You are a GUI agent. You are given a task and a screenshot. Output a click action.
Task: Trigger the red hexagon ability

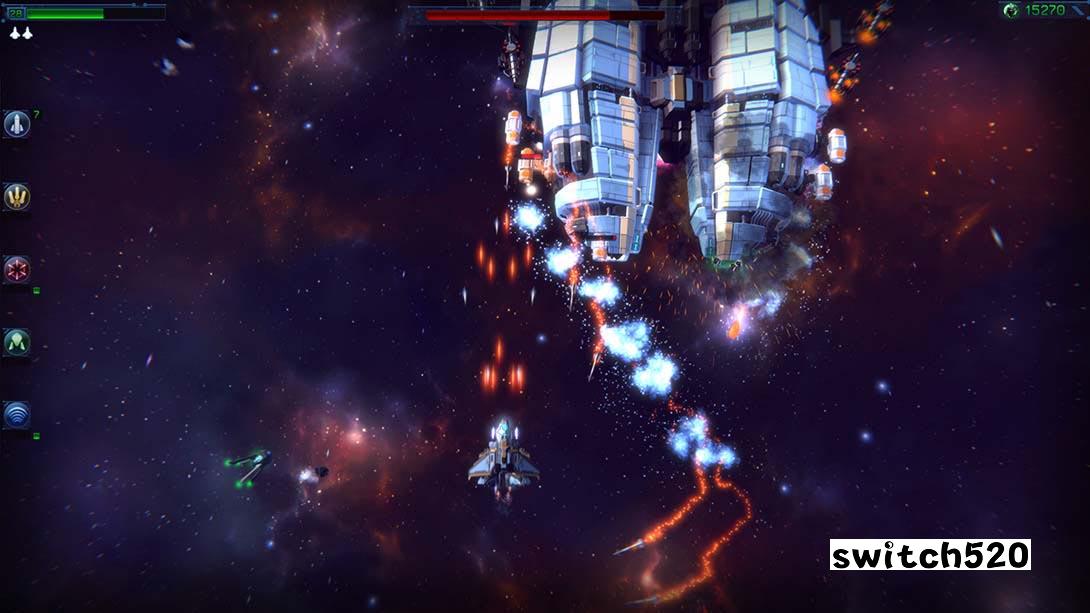pos(16,269)
